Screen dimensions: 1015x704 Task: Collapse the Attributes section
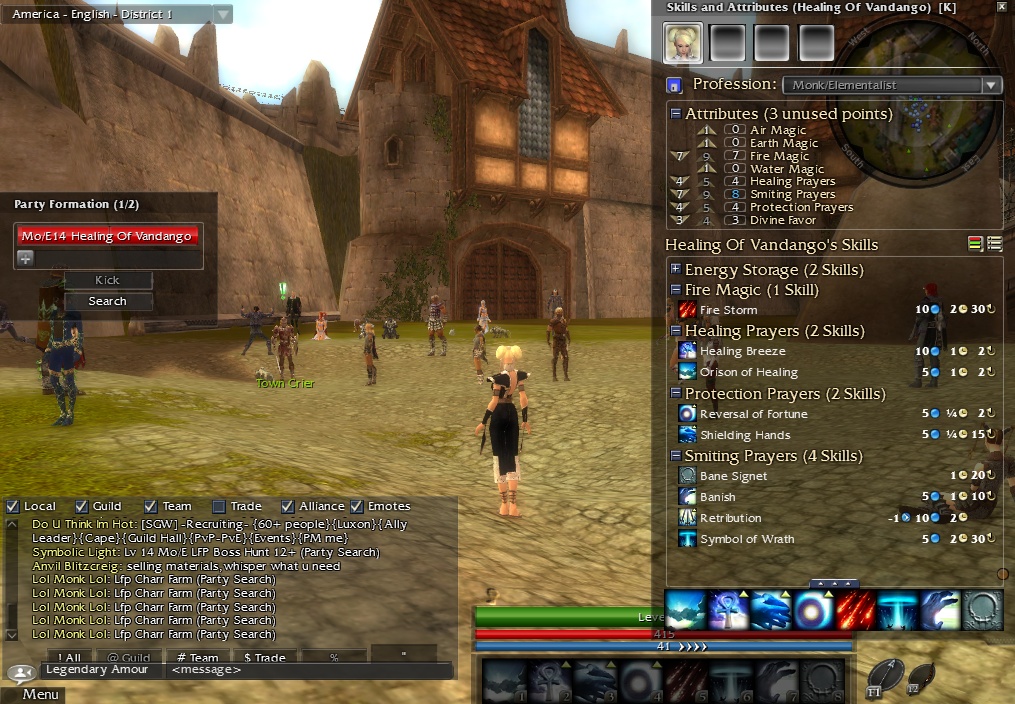pyautogui.click(x=676, y=114)
